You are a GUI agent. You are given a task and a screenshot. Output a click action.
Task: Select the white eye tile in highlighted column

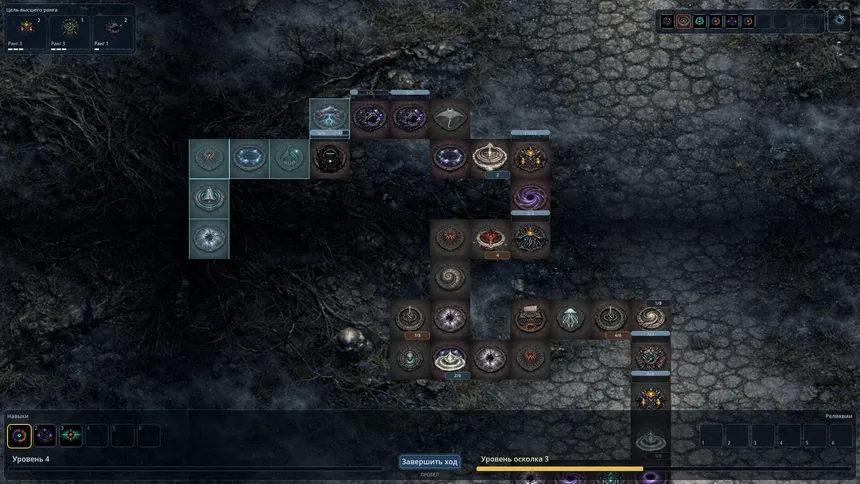(x=210, y=238)
